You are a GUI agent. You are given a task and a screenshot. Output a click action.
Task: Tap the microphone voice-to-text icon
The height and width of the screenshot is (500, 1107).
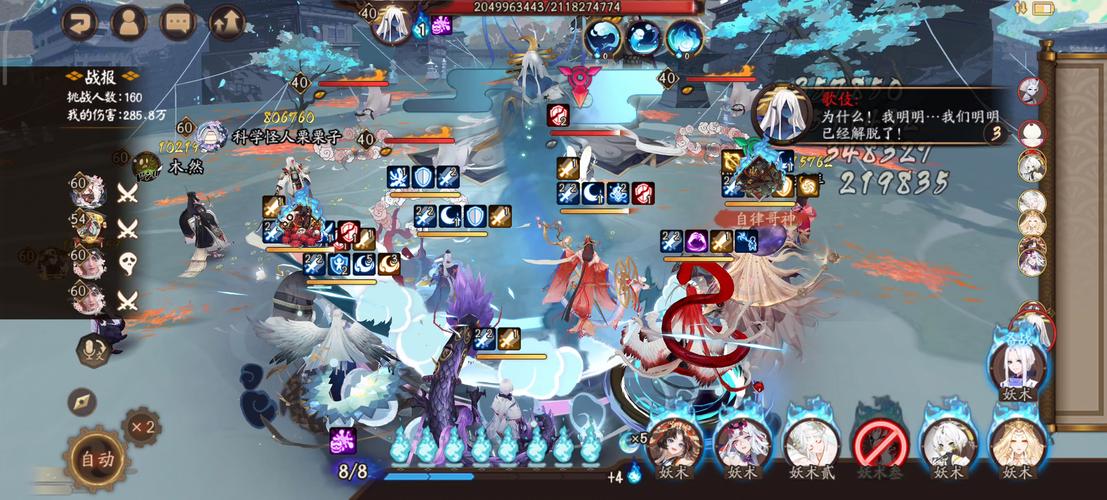pos(93,348)
